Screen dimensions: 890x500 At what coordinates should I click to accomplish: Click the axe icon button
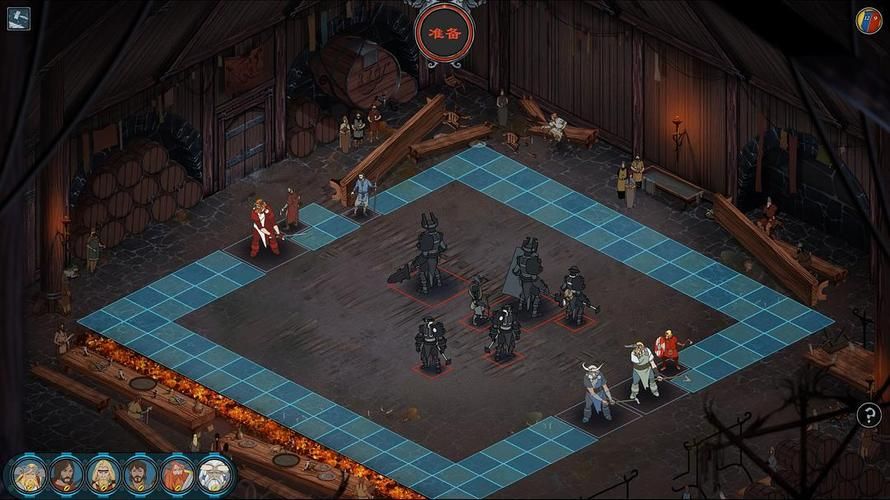point(18,18)
